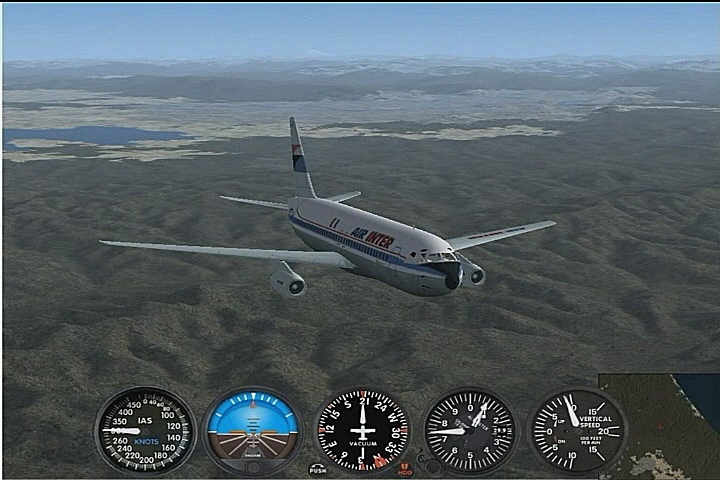Viewport: 720px width, 480px height.
Task: Open the terrain minimap in the corner
Action: 659,427
